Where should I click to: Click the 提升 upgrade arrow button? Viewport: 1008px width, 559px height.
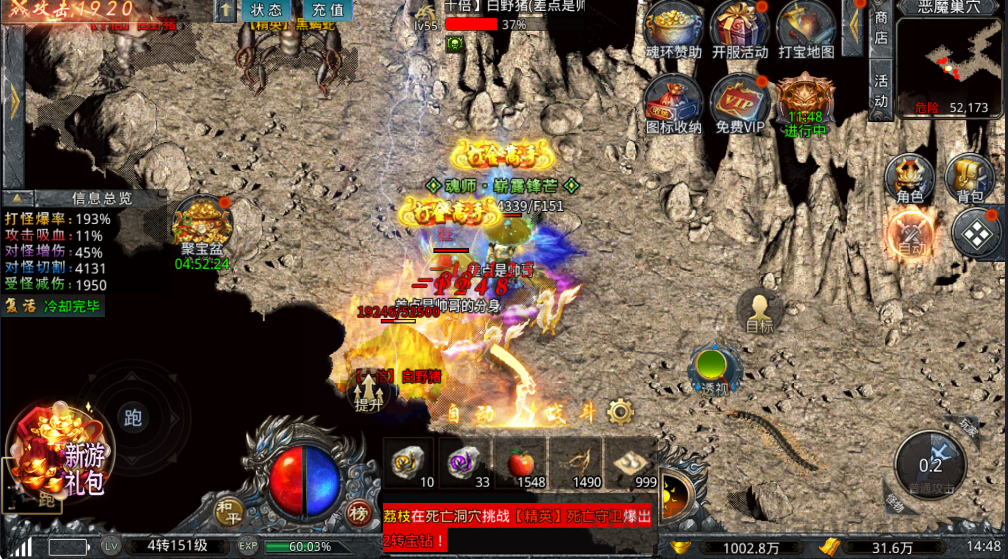click(368, 390)
